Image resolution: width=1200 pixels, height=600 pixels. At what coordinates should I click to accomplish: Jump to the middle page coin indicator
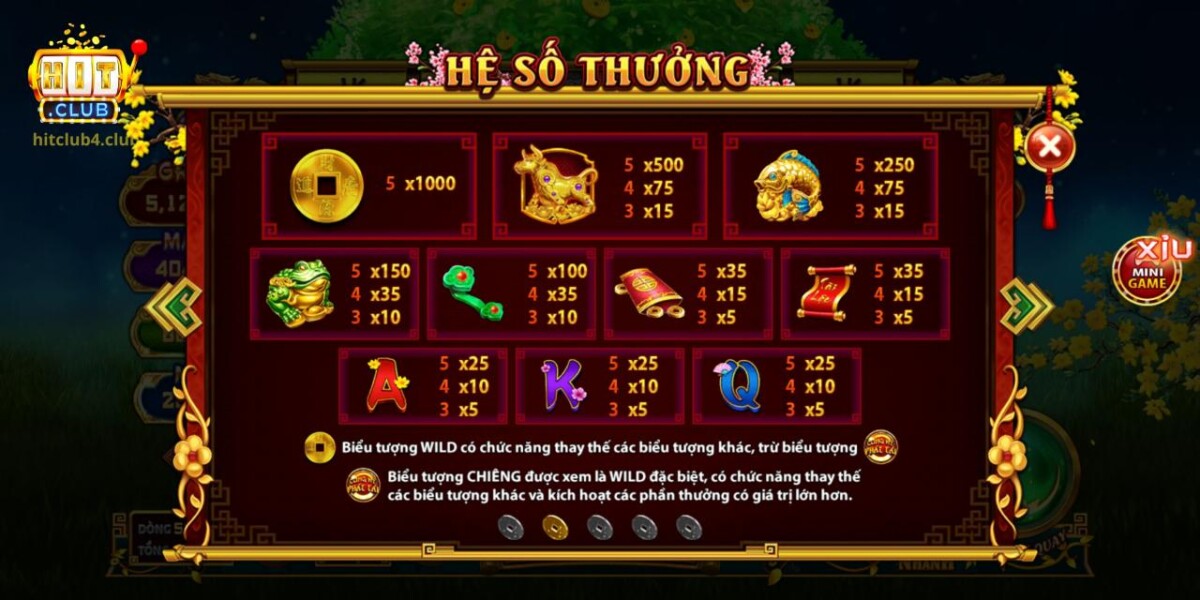[x=600, y=527]
